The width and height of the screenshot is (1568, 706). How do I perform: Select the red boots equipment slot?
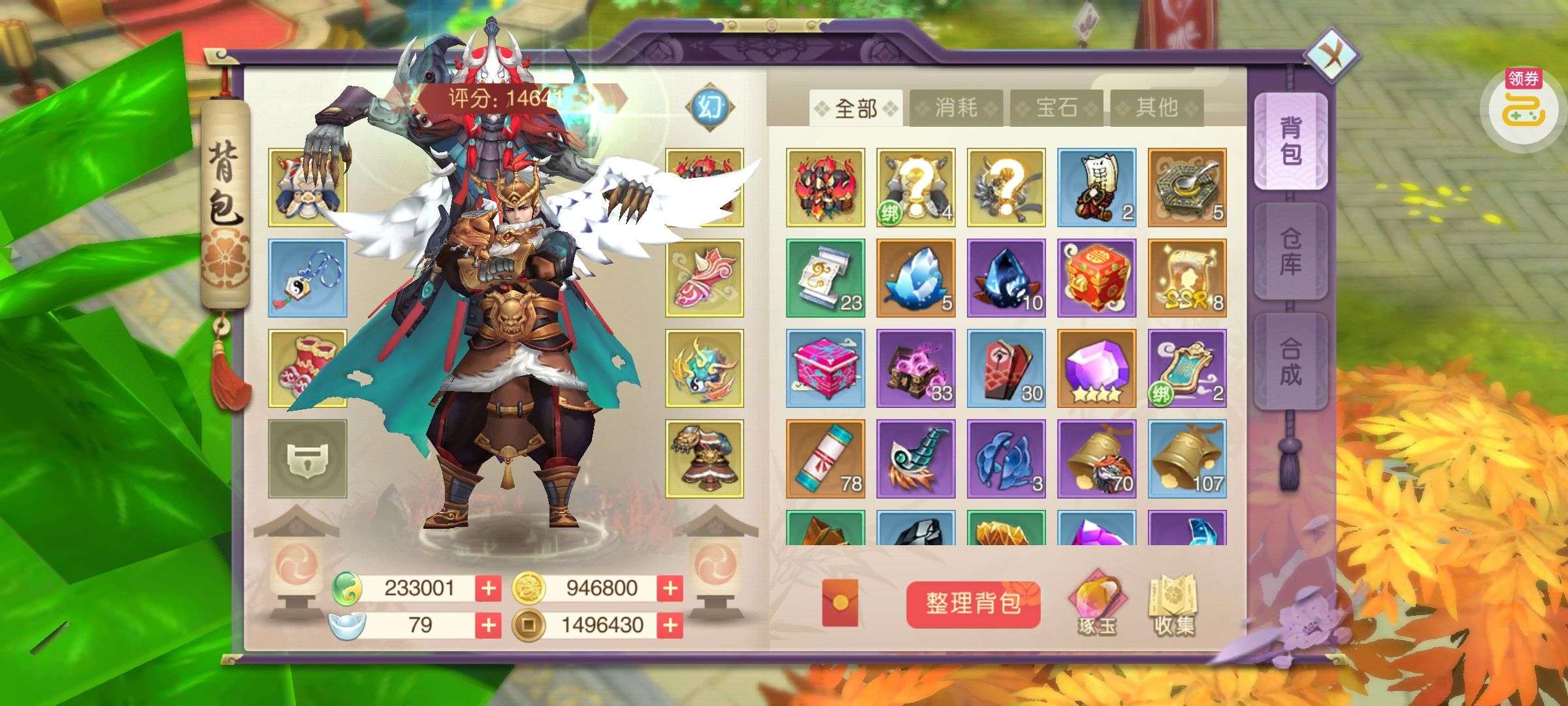[307, 368]
